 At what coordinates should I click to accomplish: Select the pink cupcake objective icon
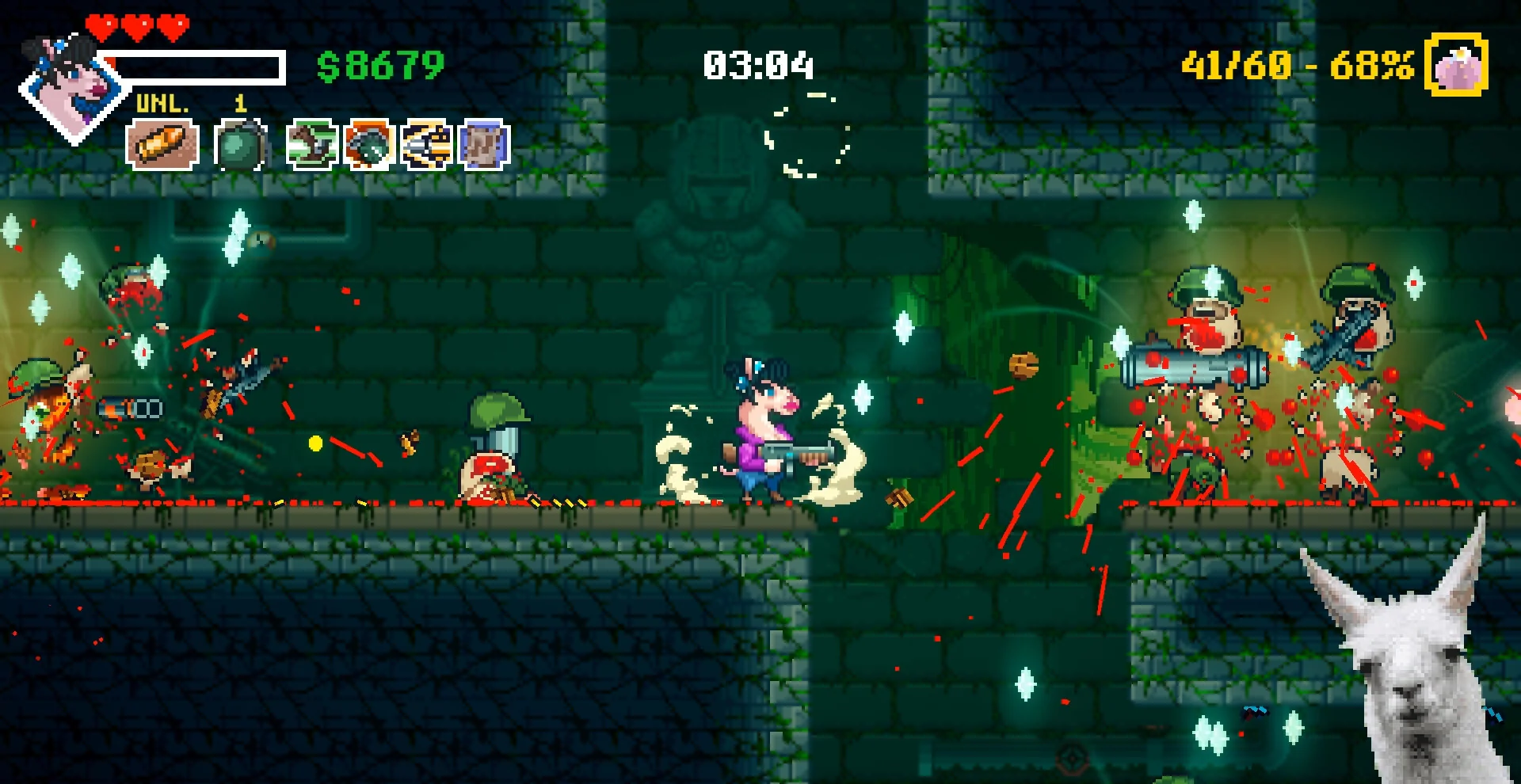click(x=1456, y=65)
